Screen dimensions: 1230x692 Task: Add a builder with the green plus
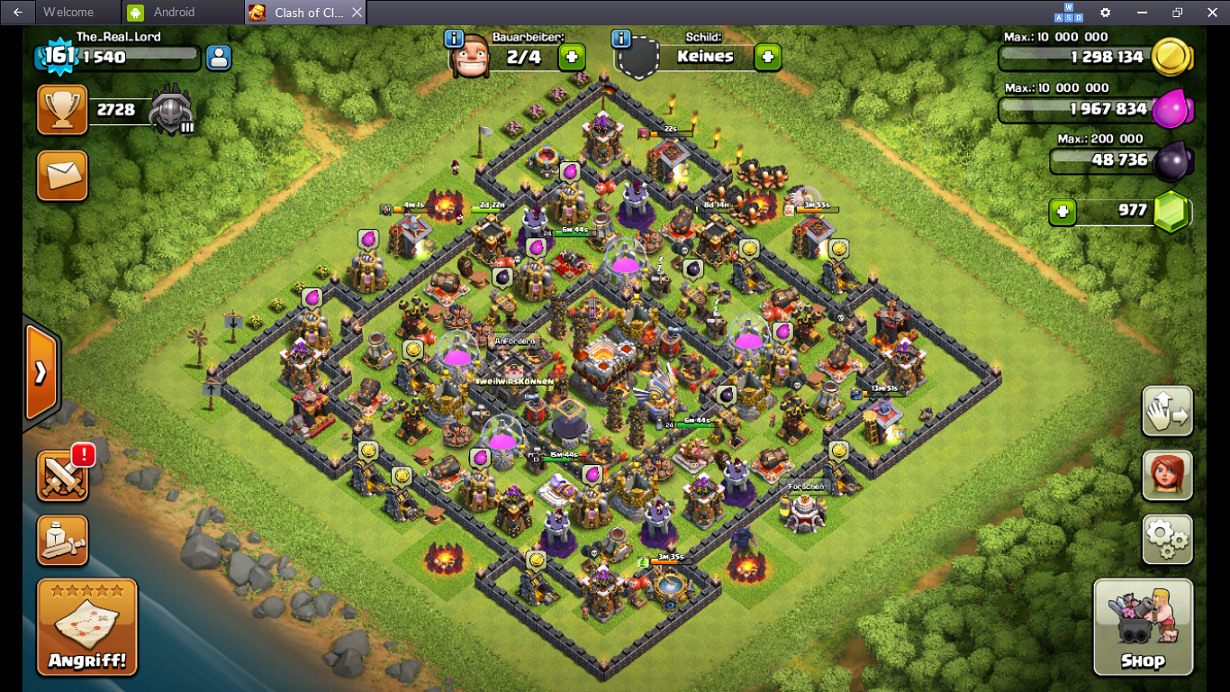pyautogui.click(x=572, y=57)
